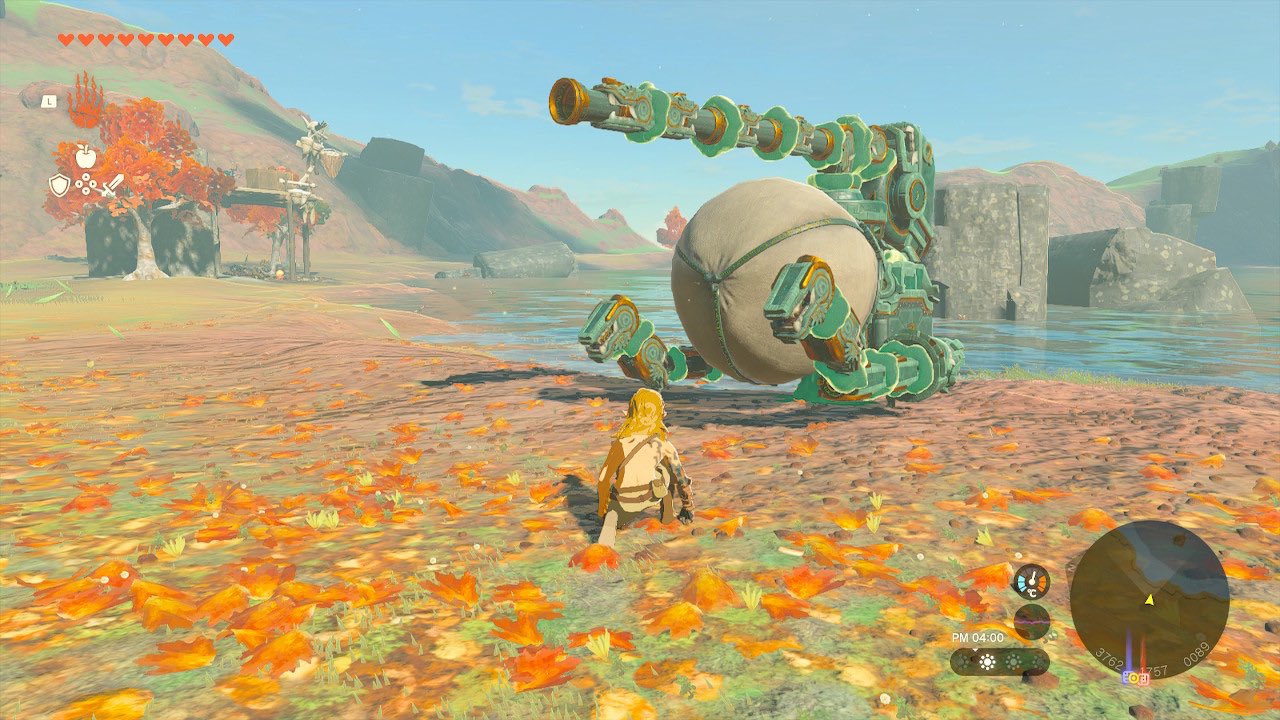The image size is (1280, 720).
Task: Select the apple material shortcut icon
Action: (x=85, y=156)
